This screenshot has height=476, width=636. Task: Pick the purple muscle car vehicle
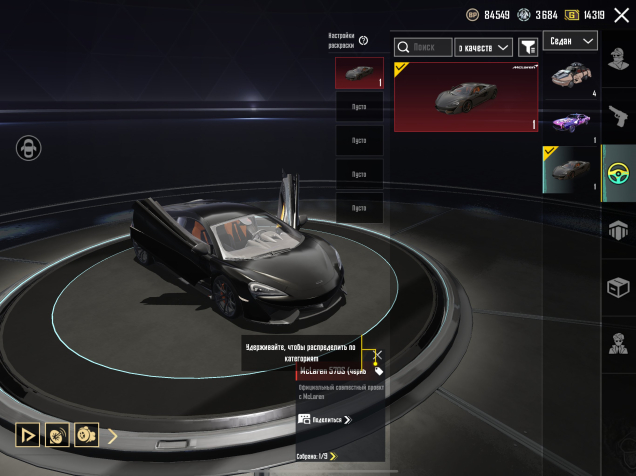570,122
